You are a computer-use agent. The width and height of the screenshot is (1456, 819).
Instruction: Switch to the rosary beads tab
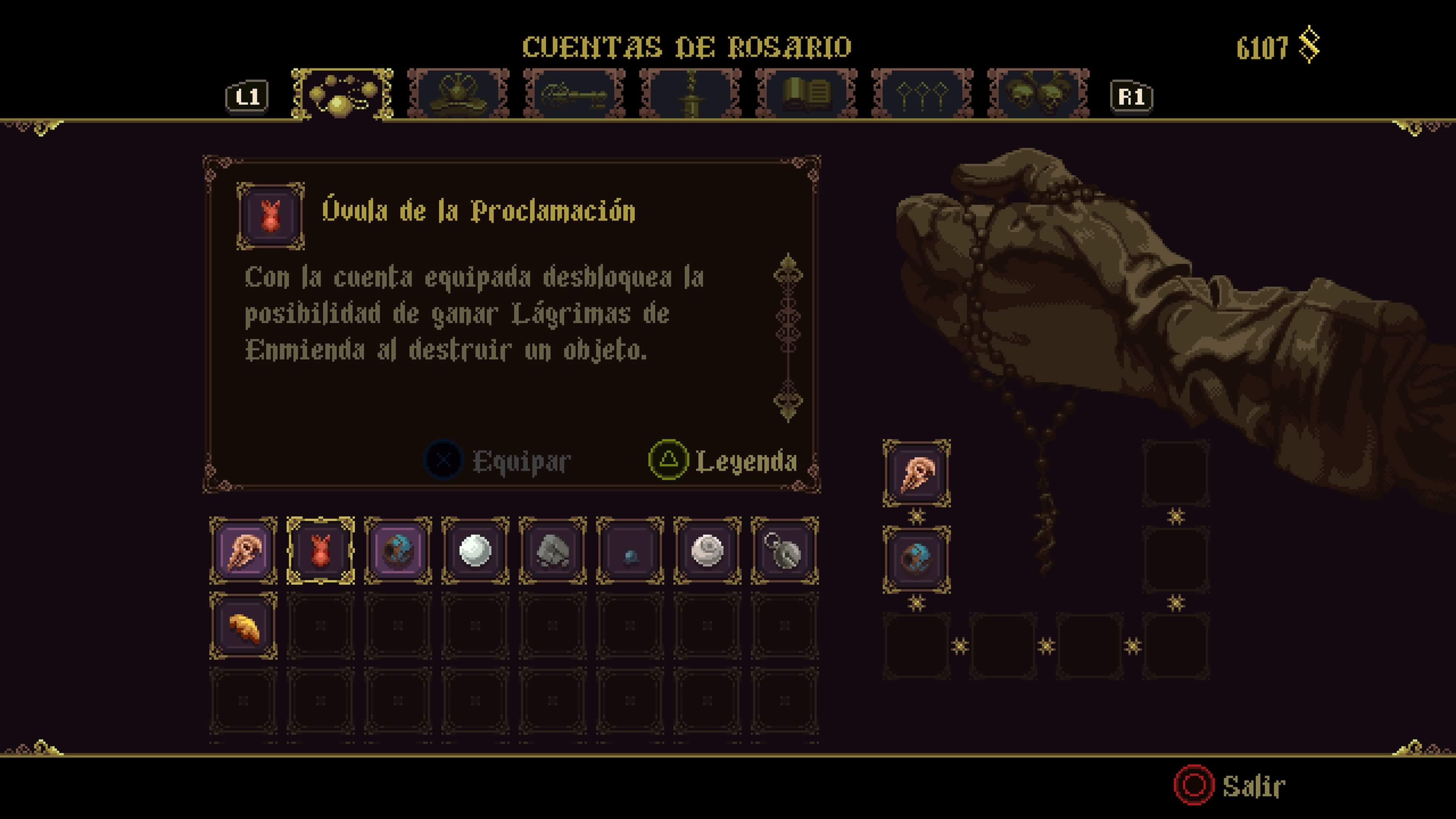(x=342, y=94)
